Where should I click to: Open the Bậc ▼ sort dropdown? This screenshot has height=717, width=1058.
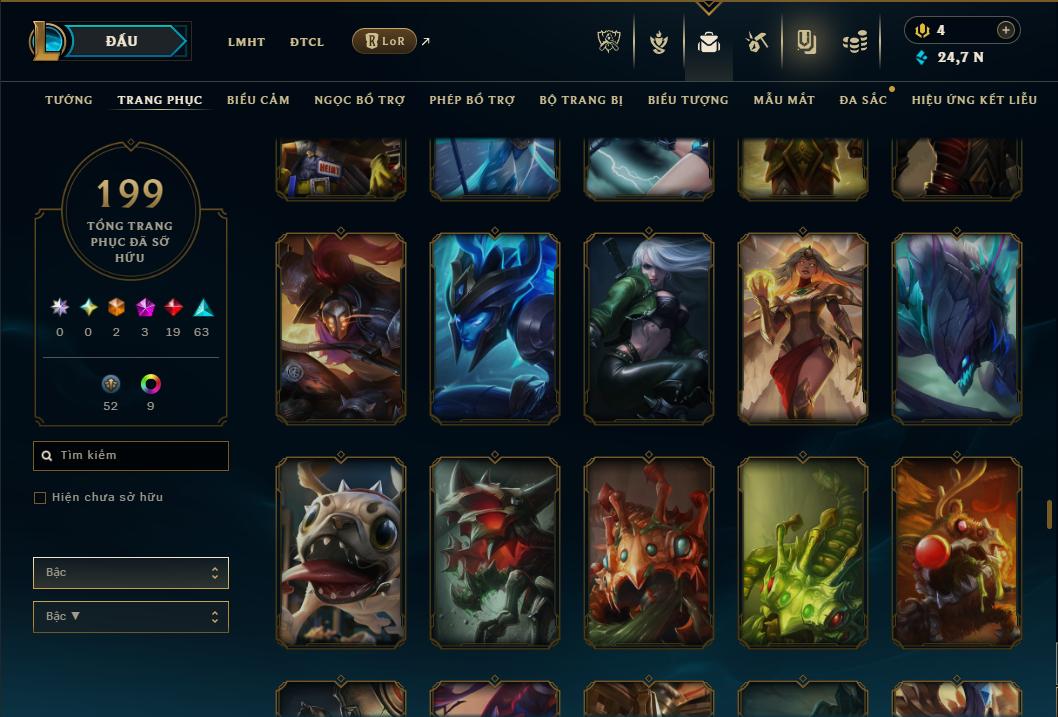point(131,617)
